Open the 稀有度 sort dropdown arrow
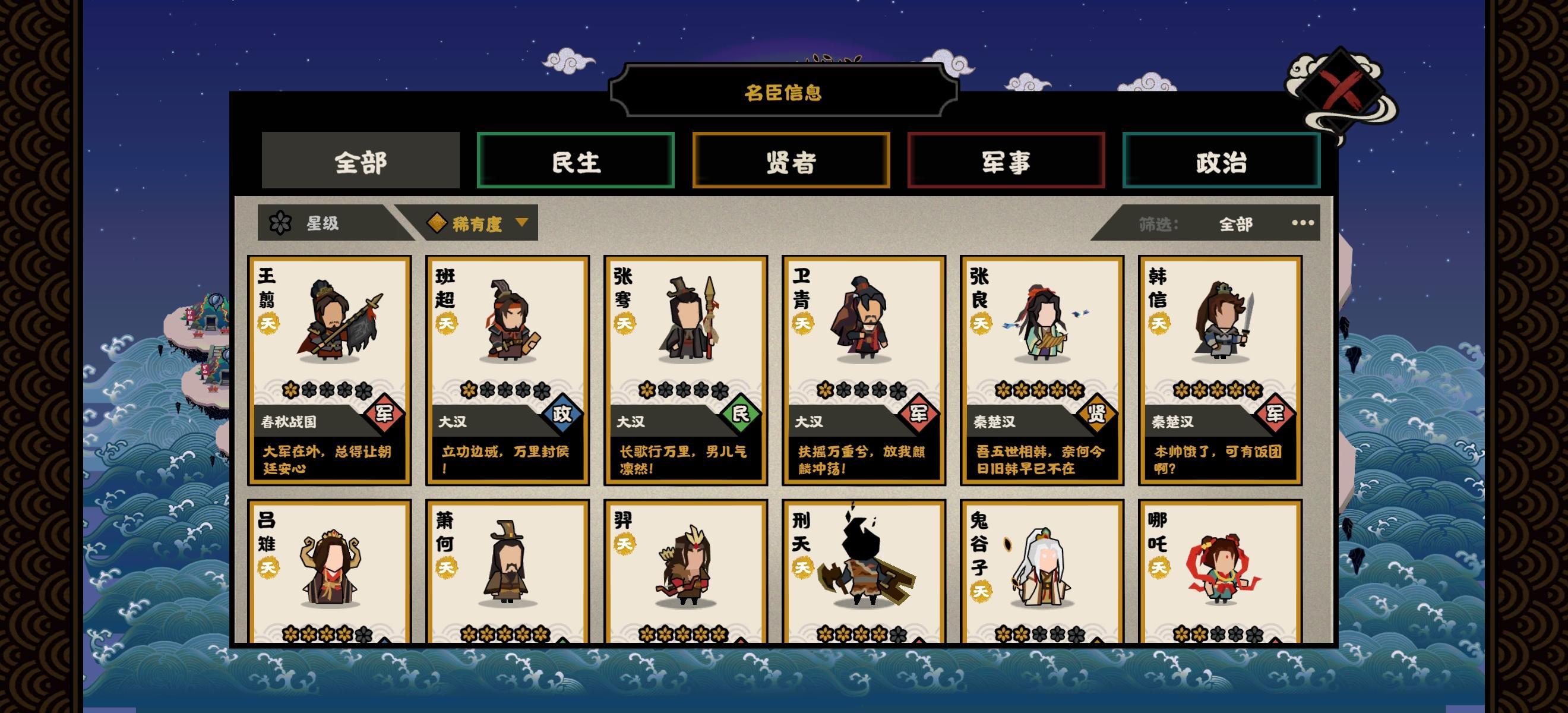The image size is (1568, 713). click(521, 223)
